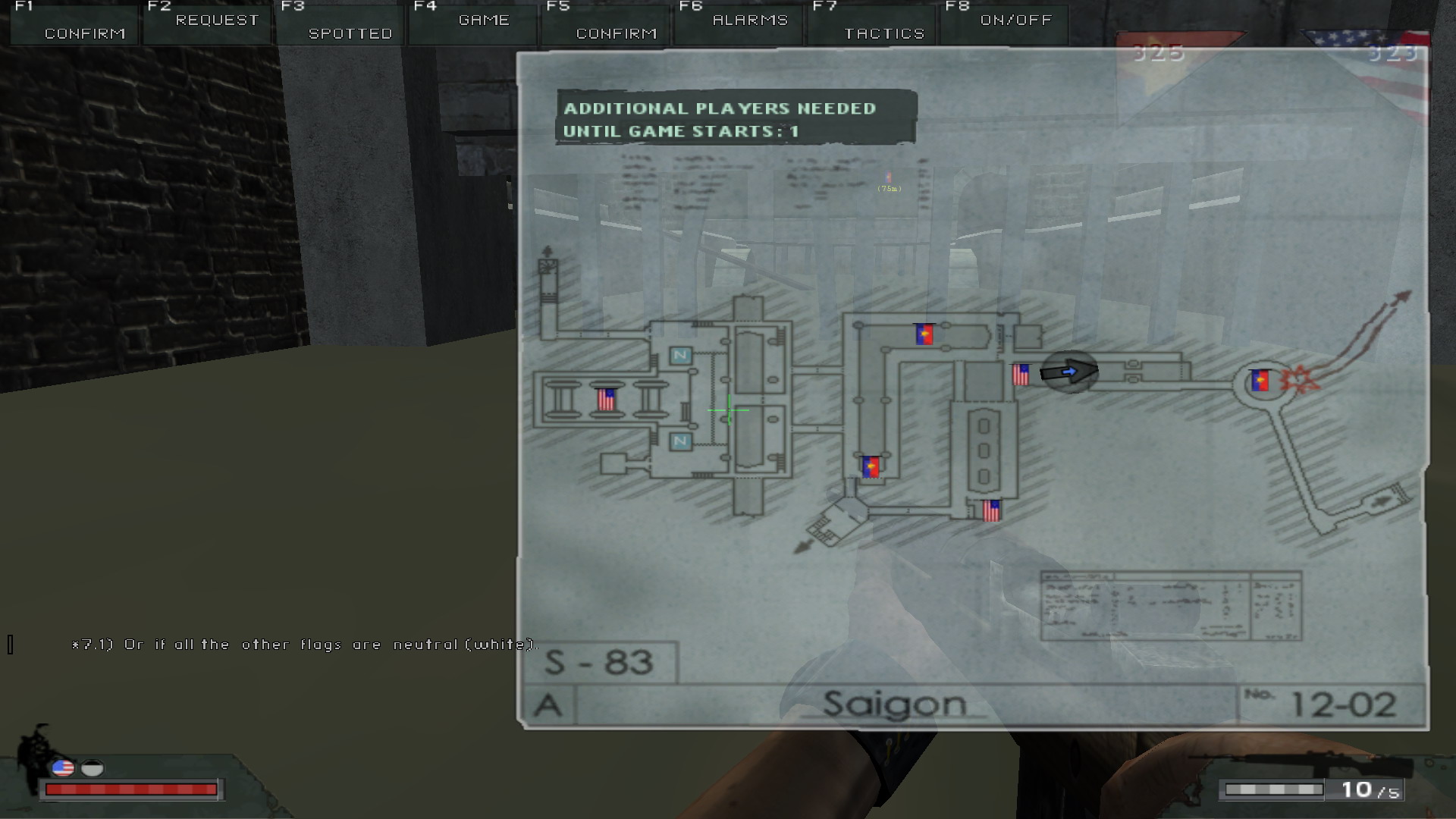
Task: Choose the ALARMS radio menu
Action: 739,21
